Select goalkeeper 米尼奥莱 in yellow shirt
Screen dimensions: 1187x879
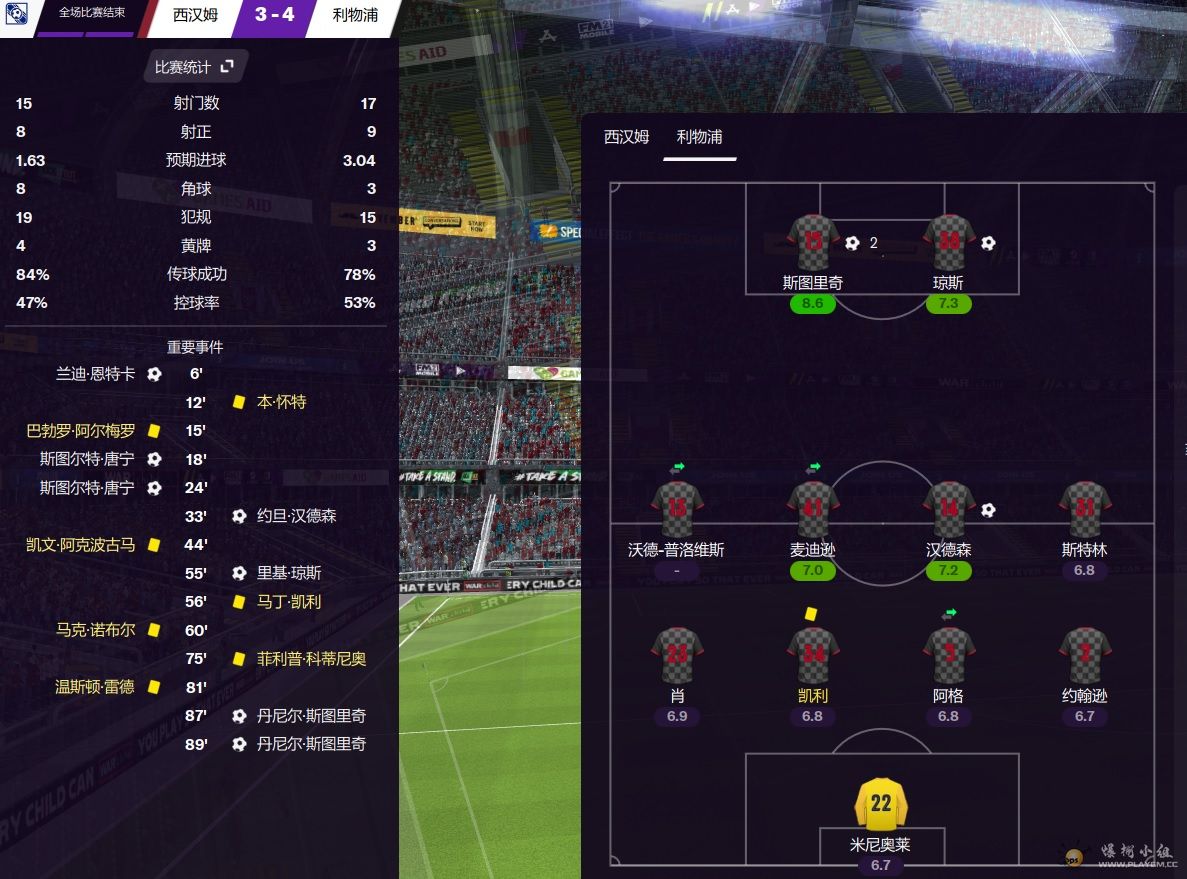[880, 804]
